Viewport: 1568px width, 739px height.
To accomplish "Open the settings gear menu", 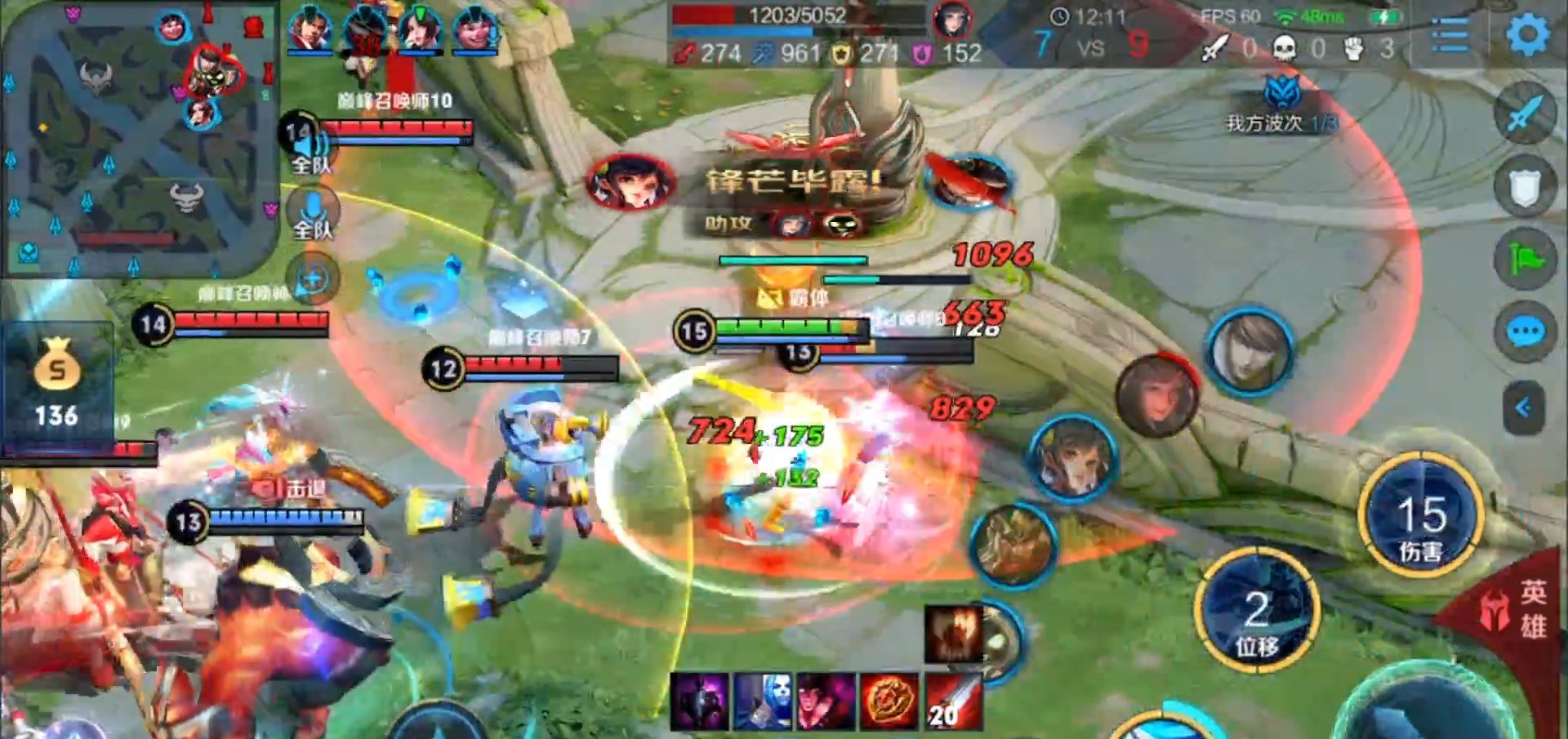I will point(1527,35).
